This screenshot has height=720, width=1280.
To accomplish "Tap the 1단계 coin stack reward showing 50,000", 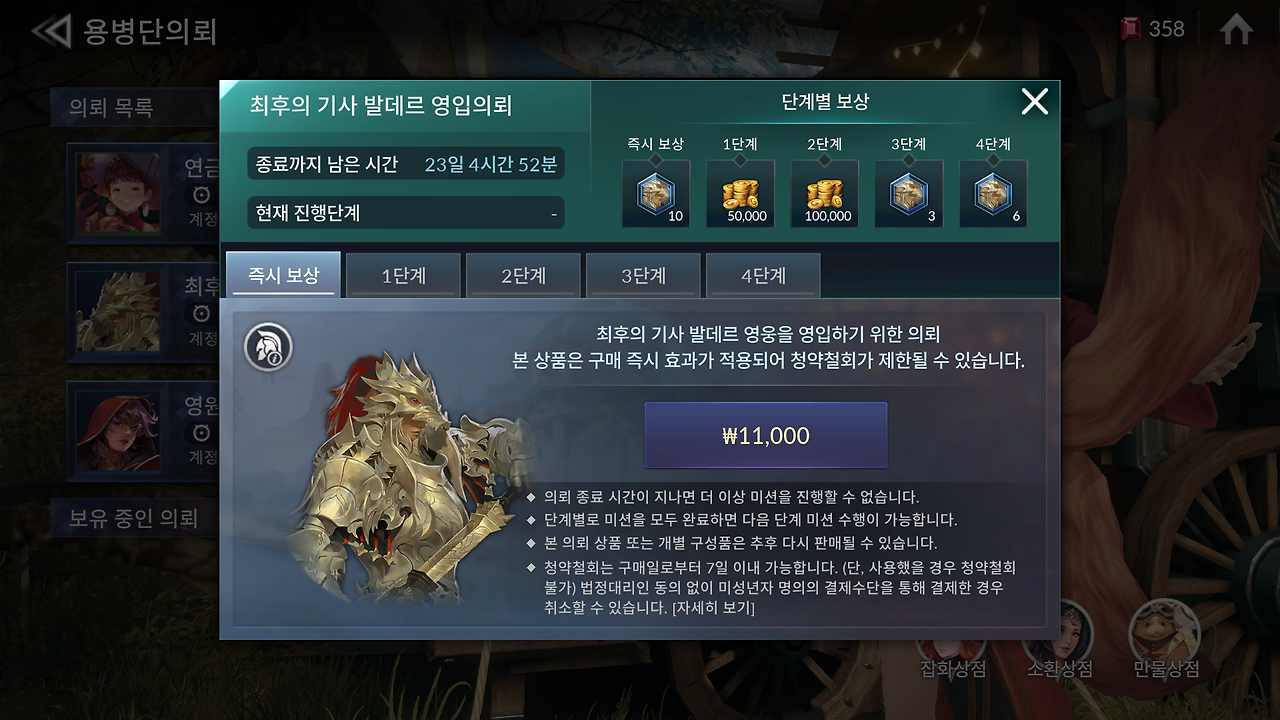I will tap(740, 193).
